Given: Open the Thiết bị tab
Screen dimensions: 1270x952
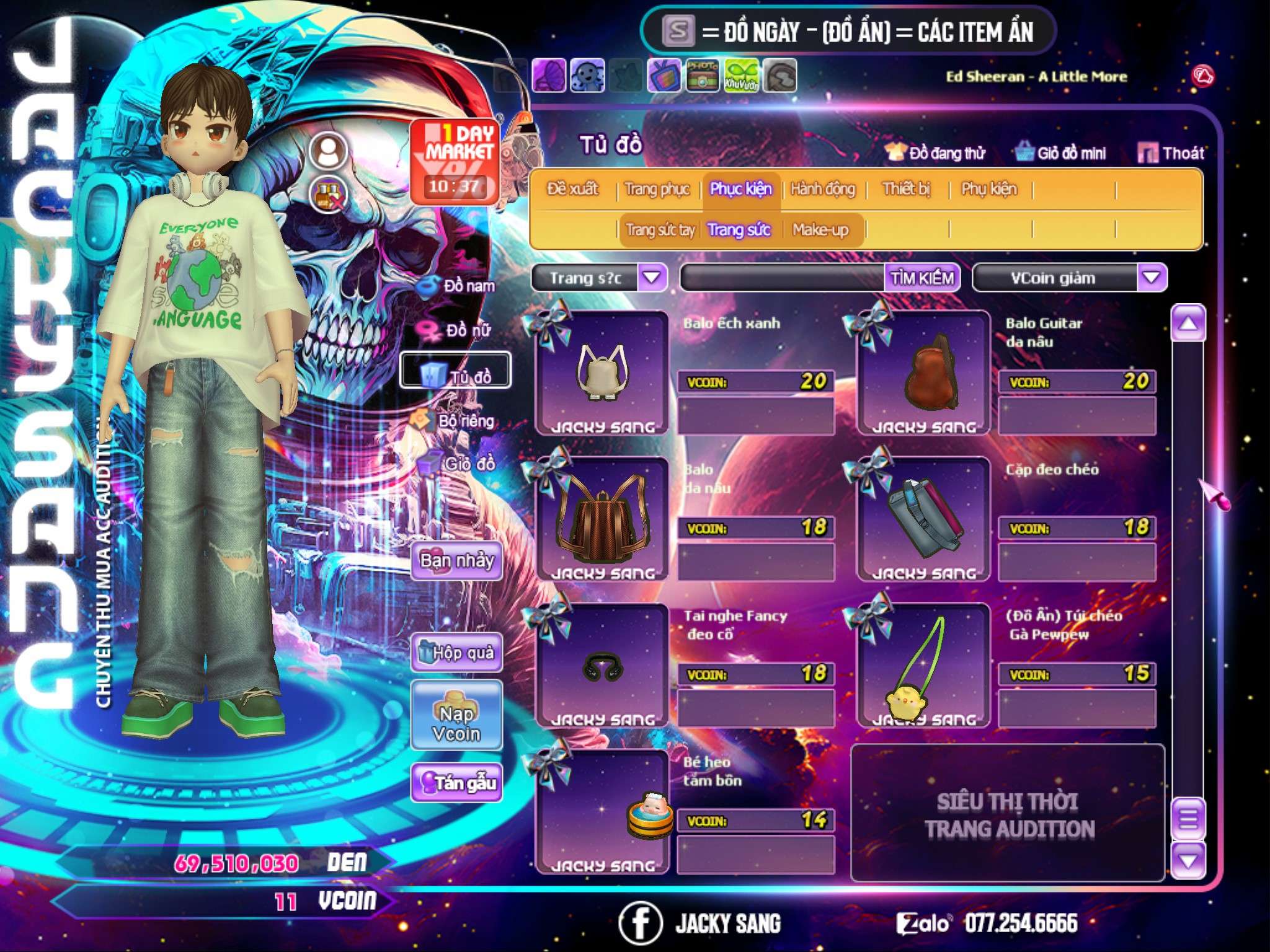Looking at the screenshot, I should [x=906, y=189].
